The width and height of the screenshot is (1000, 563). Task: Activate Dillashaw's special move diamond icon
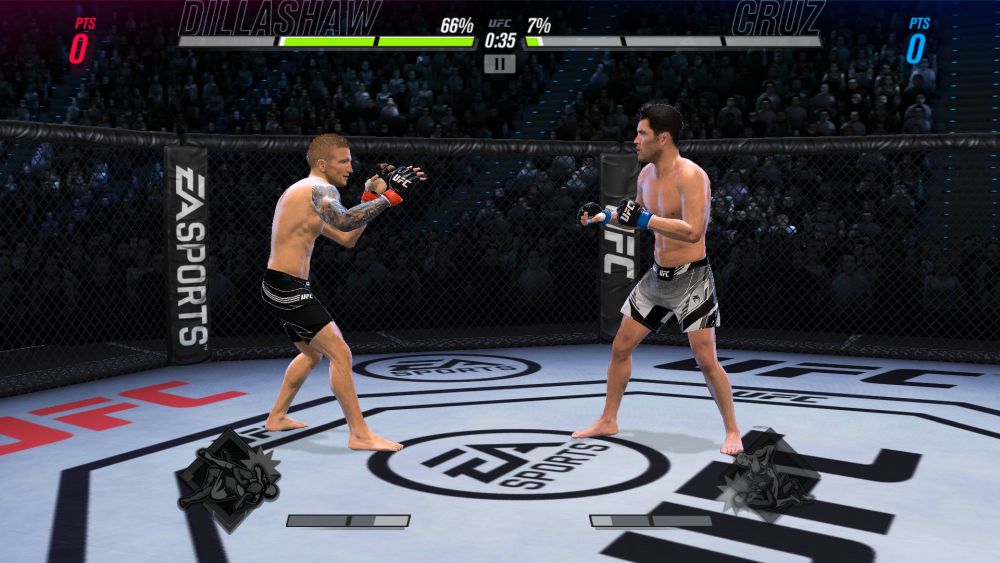(228, 480)
